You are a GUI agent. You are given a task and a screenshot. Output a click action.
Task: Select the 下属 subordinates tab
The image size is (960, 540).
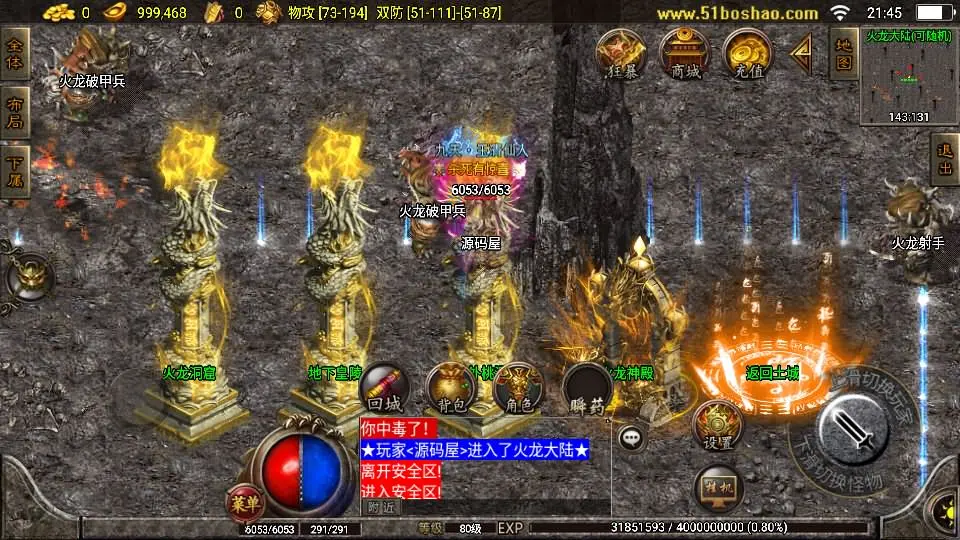pos(15,170)
